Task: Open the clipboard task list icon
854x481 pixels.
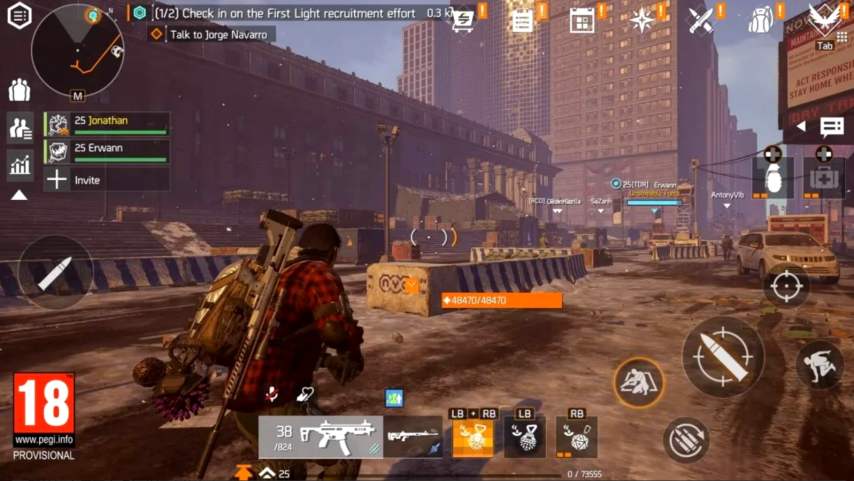Action: point(522,20)
